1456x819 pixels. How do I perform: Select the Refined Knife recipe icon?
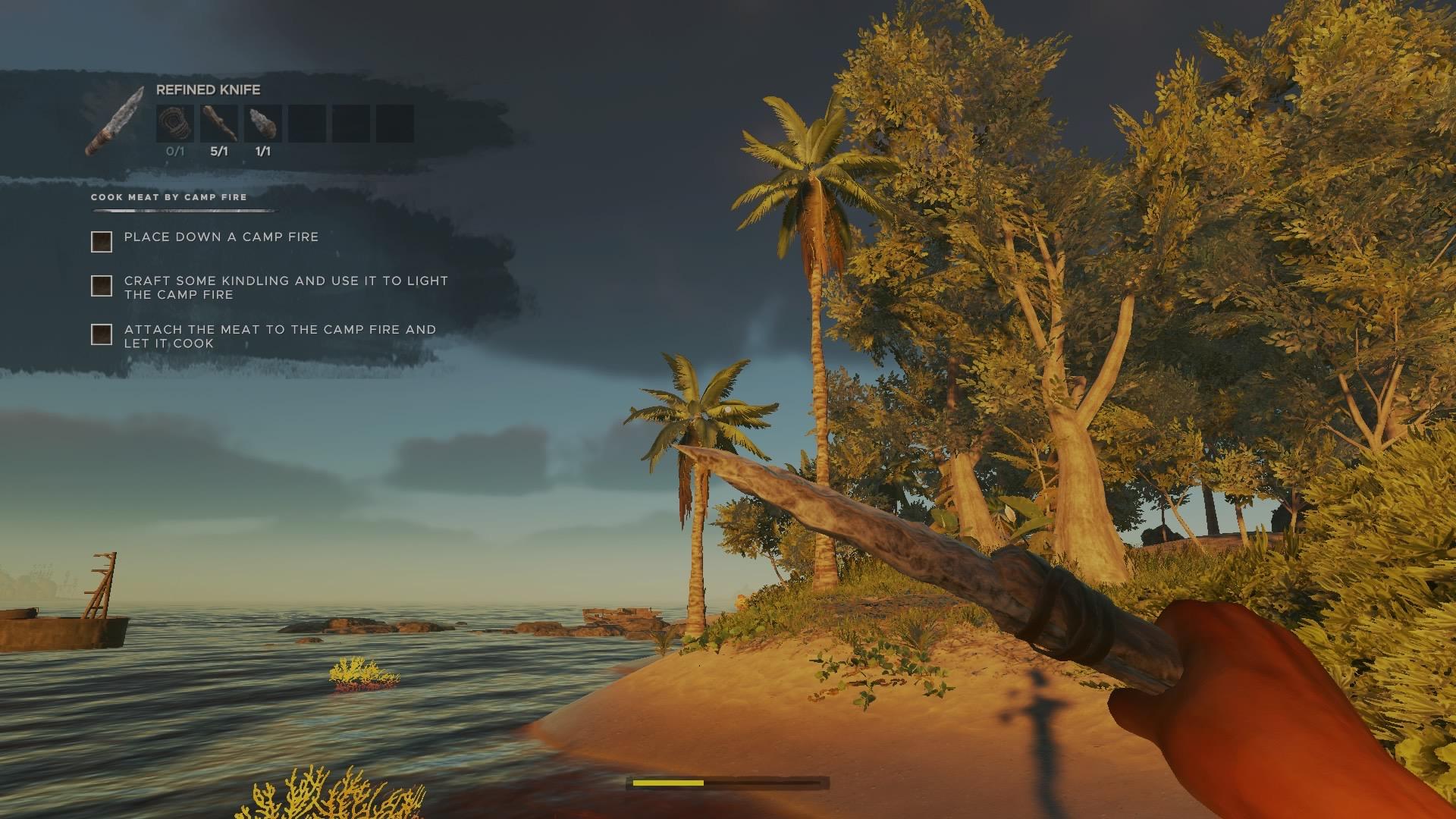pos(115,121)
